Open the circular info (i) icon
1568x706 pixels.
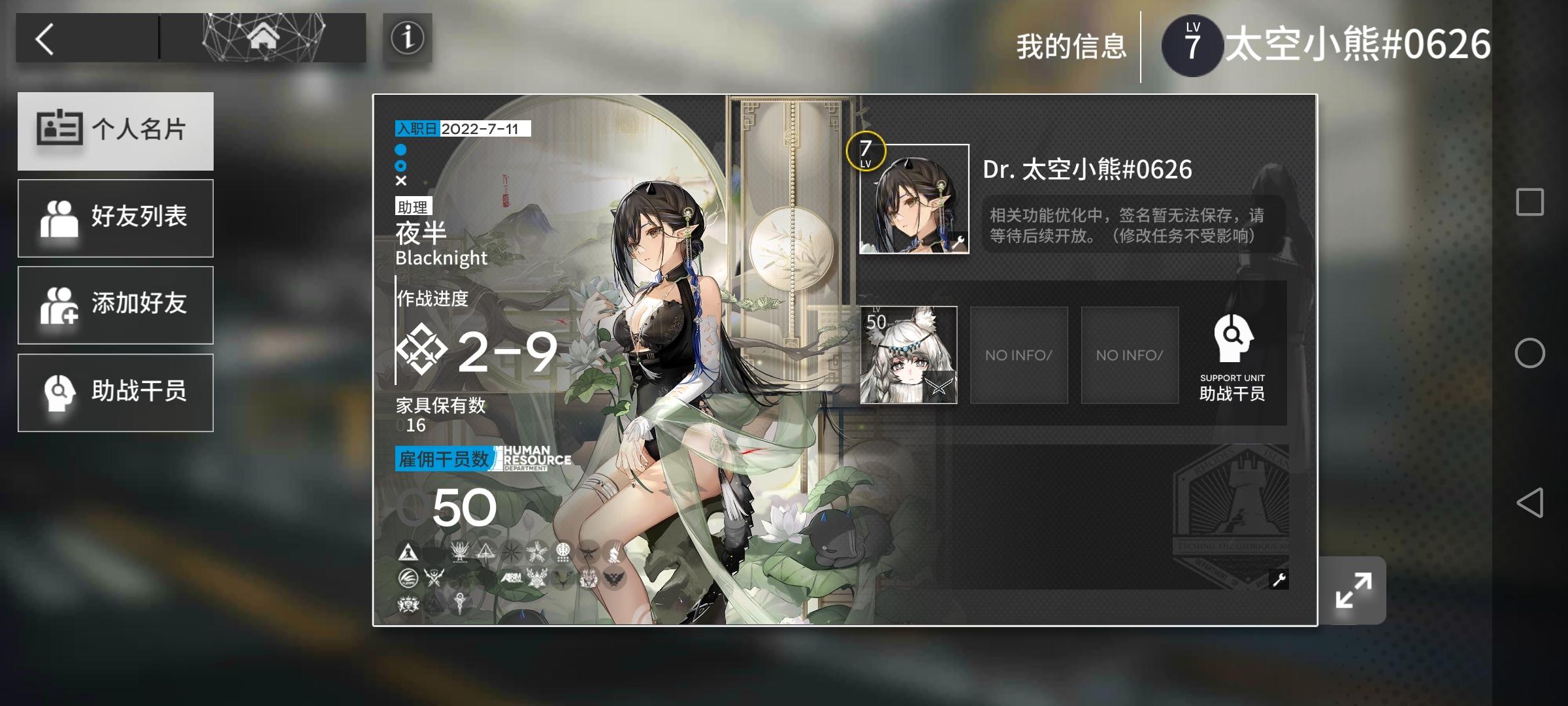point(407,39)
